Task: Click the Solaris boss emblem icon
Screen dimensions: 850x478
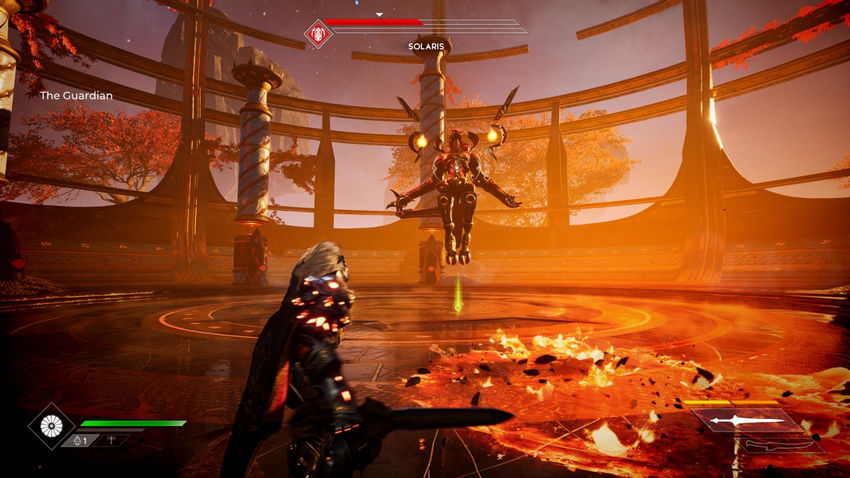Action: (x=318, y=34)
